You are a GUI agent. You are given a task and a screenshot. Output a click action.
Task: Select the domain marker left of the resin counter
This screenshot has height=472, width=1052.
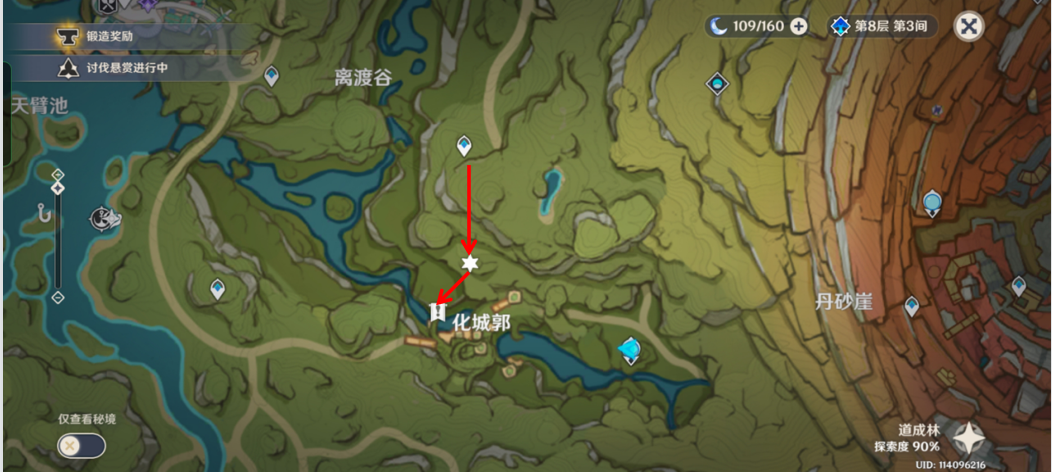click(716, 85)
